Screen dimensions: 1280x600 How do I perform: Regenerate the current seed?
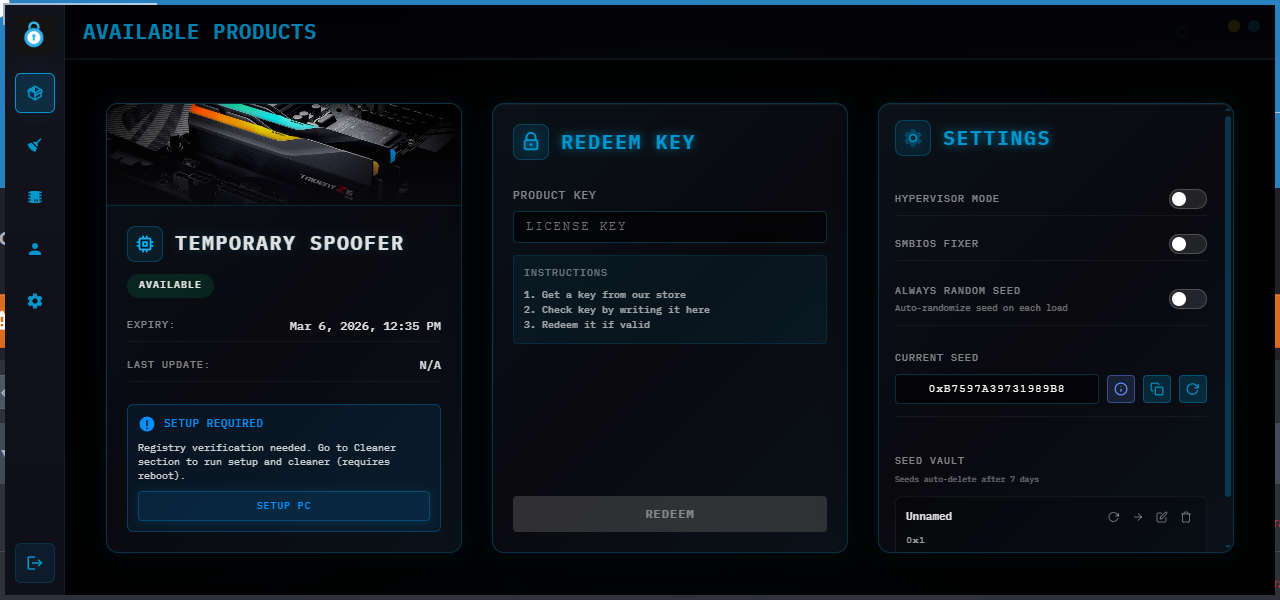point(1193,389)
